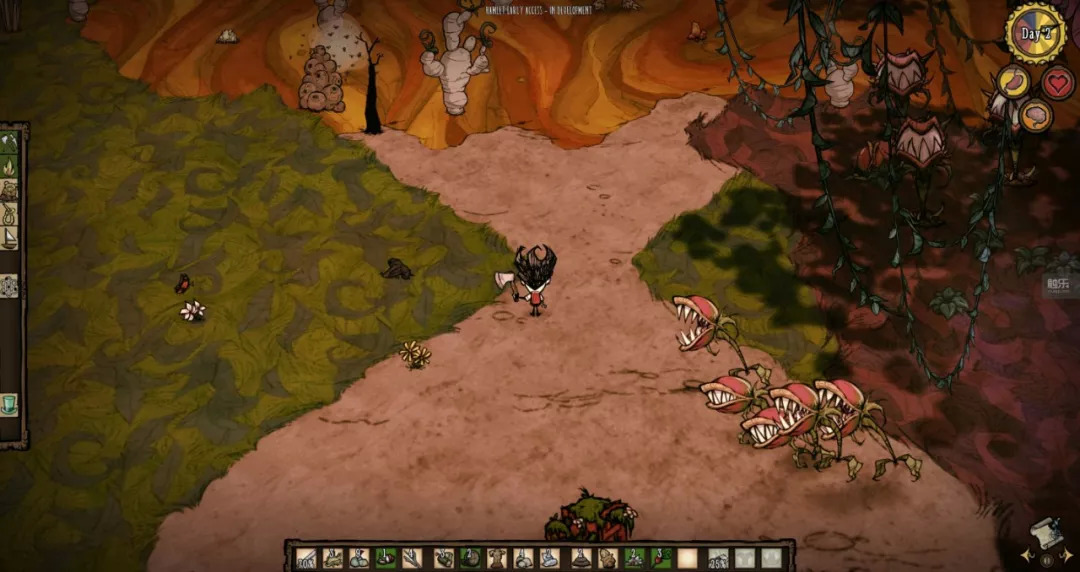Click the Day 2 clock dial

pos(1035,33)
